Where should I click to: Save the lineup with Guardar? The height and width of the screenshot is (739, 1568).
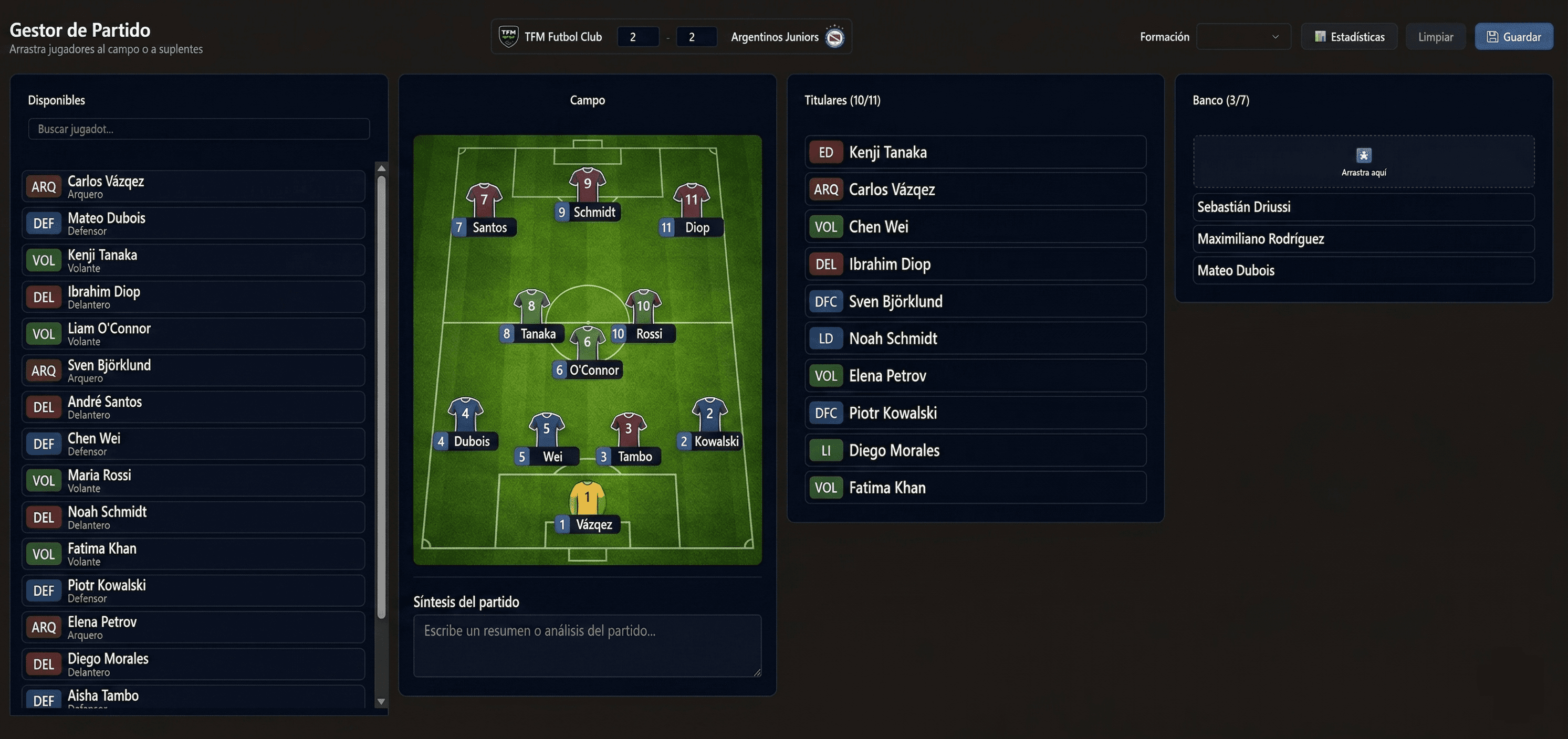[1513, 37]
